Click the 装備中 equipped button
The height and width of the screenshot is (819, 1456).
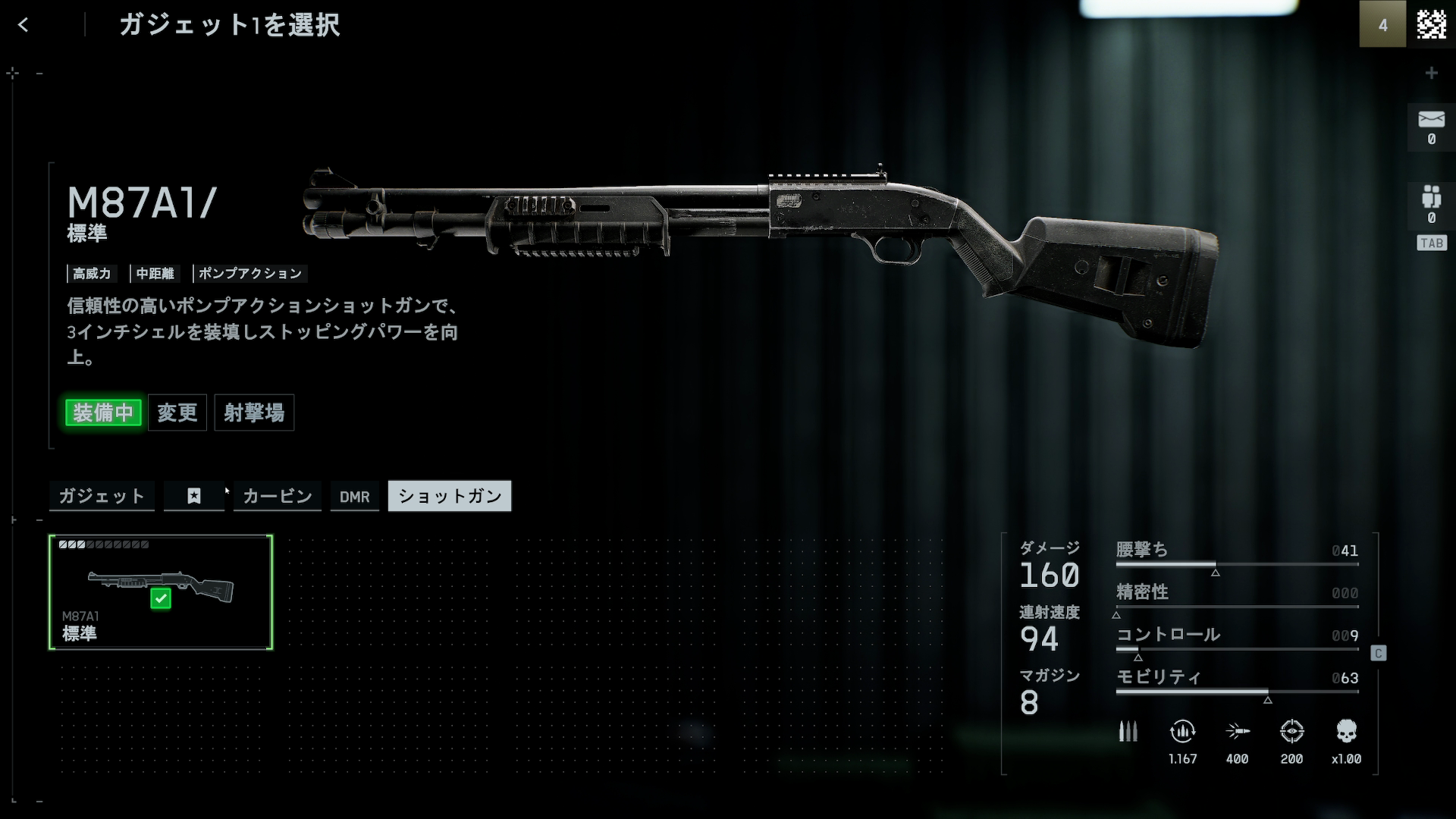point(103,413)
